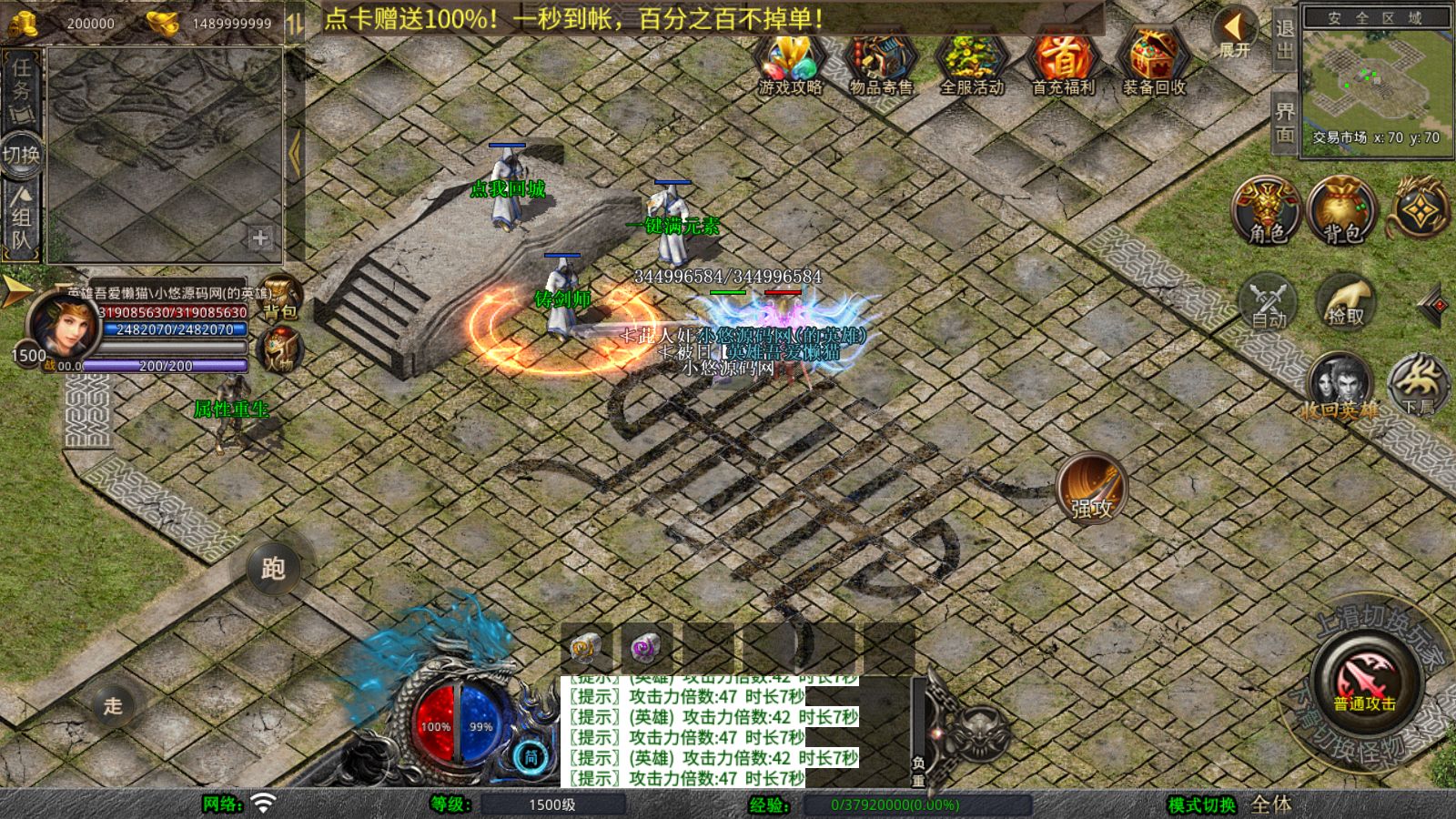The height and width of the screenshot is (819, 1456).
Task: Open the 背包 bag on the right
Action: 1342,211
